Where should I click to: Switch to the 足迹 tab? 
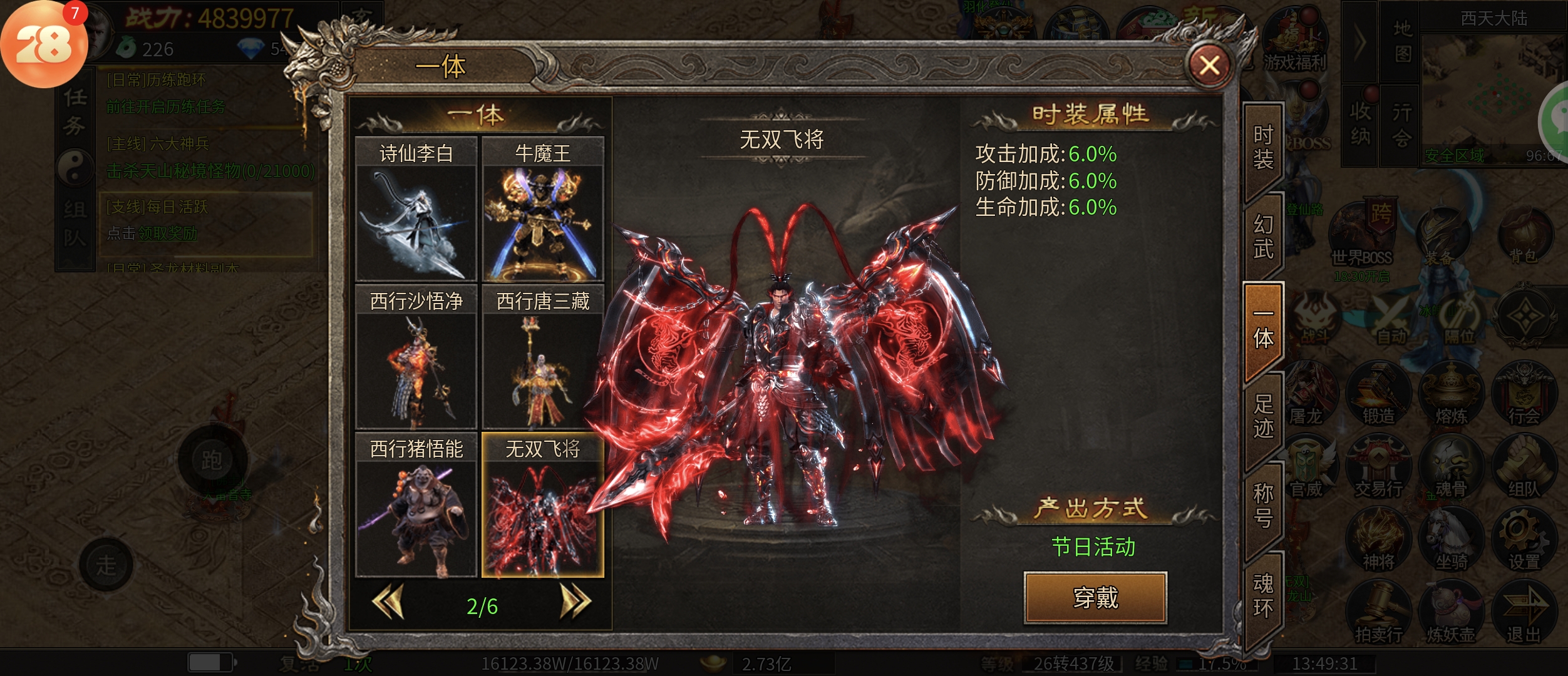tap(1263, 417)
